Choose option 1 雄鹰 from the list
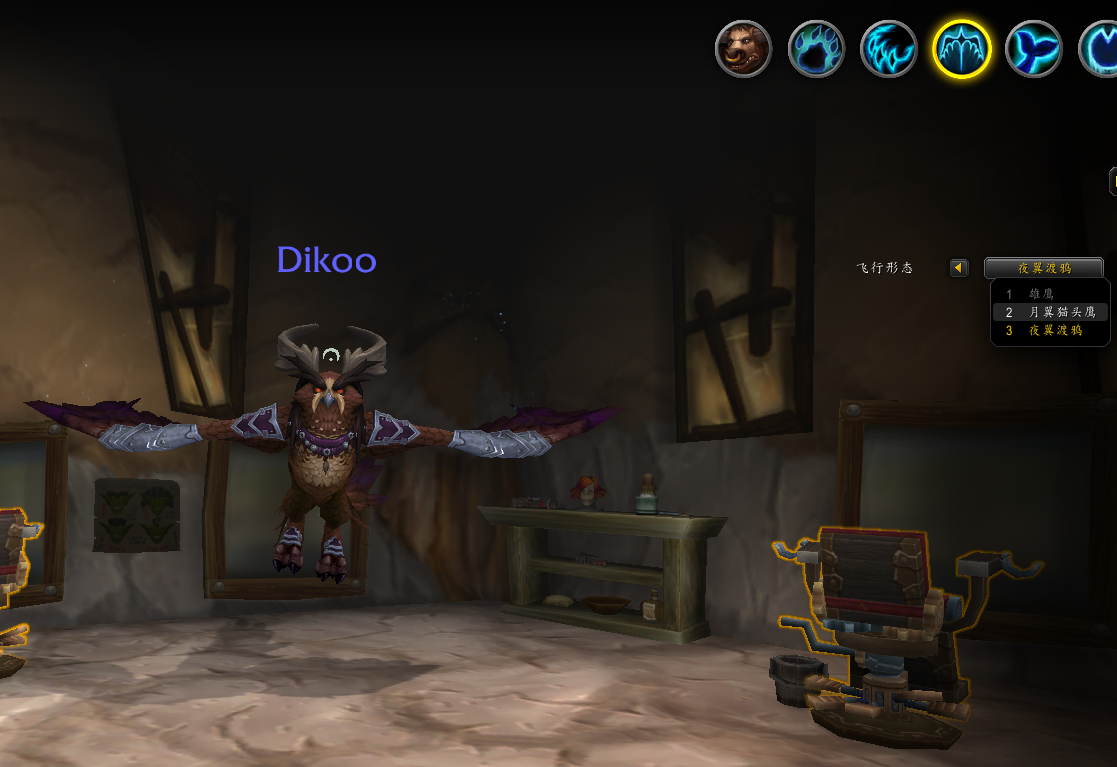This screenshot has height=767, width=1117. point(1049,294)
